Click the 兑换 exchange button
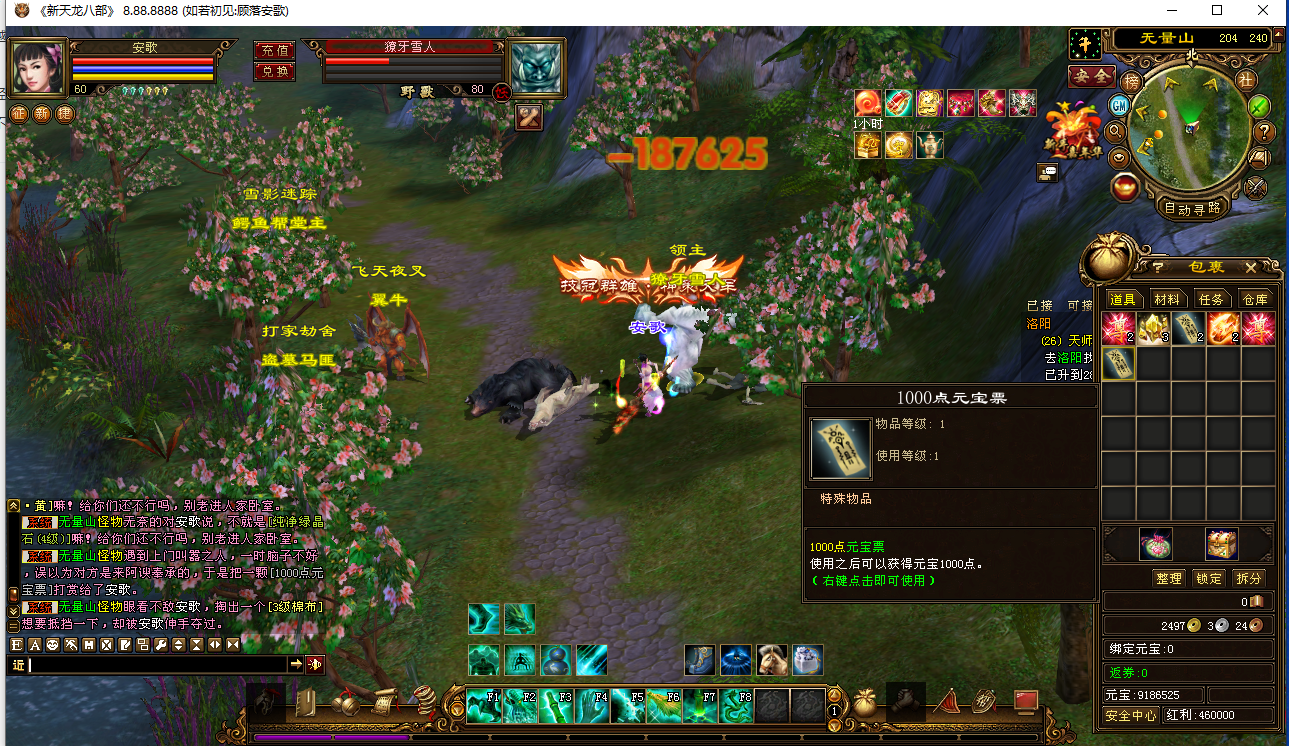Viewport: 1289px width, 746px height. pyautogui.click(x=273, y=71)
